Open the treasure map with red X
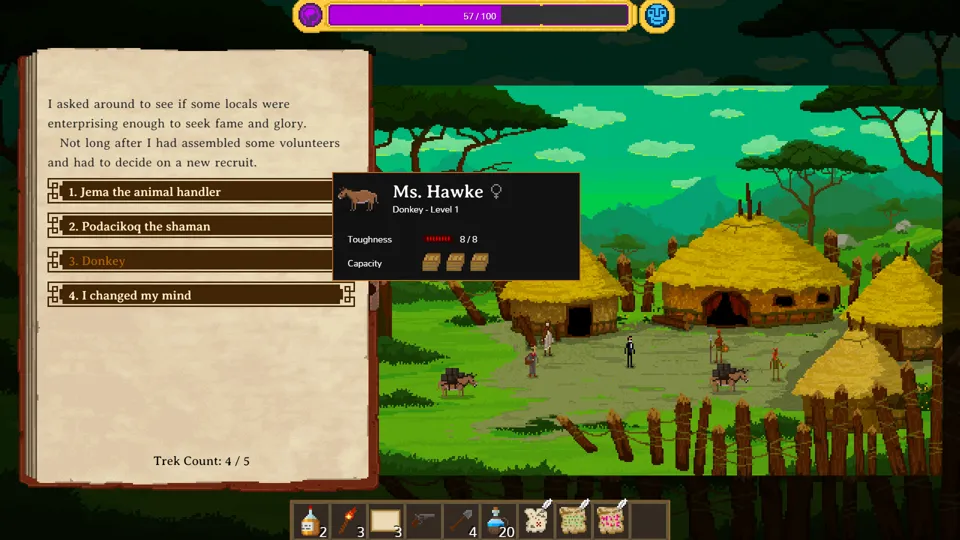Image resolution: width=960 pixels, height=540 pixels. click(537, 520)
